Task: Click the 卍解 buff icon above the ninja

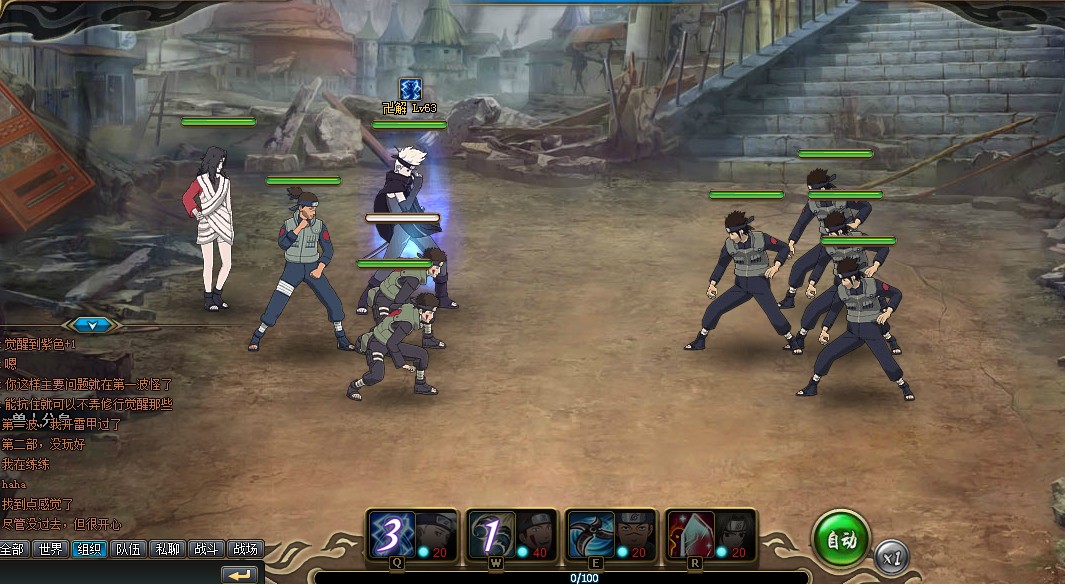Action: [410, 88]
